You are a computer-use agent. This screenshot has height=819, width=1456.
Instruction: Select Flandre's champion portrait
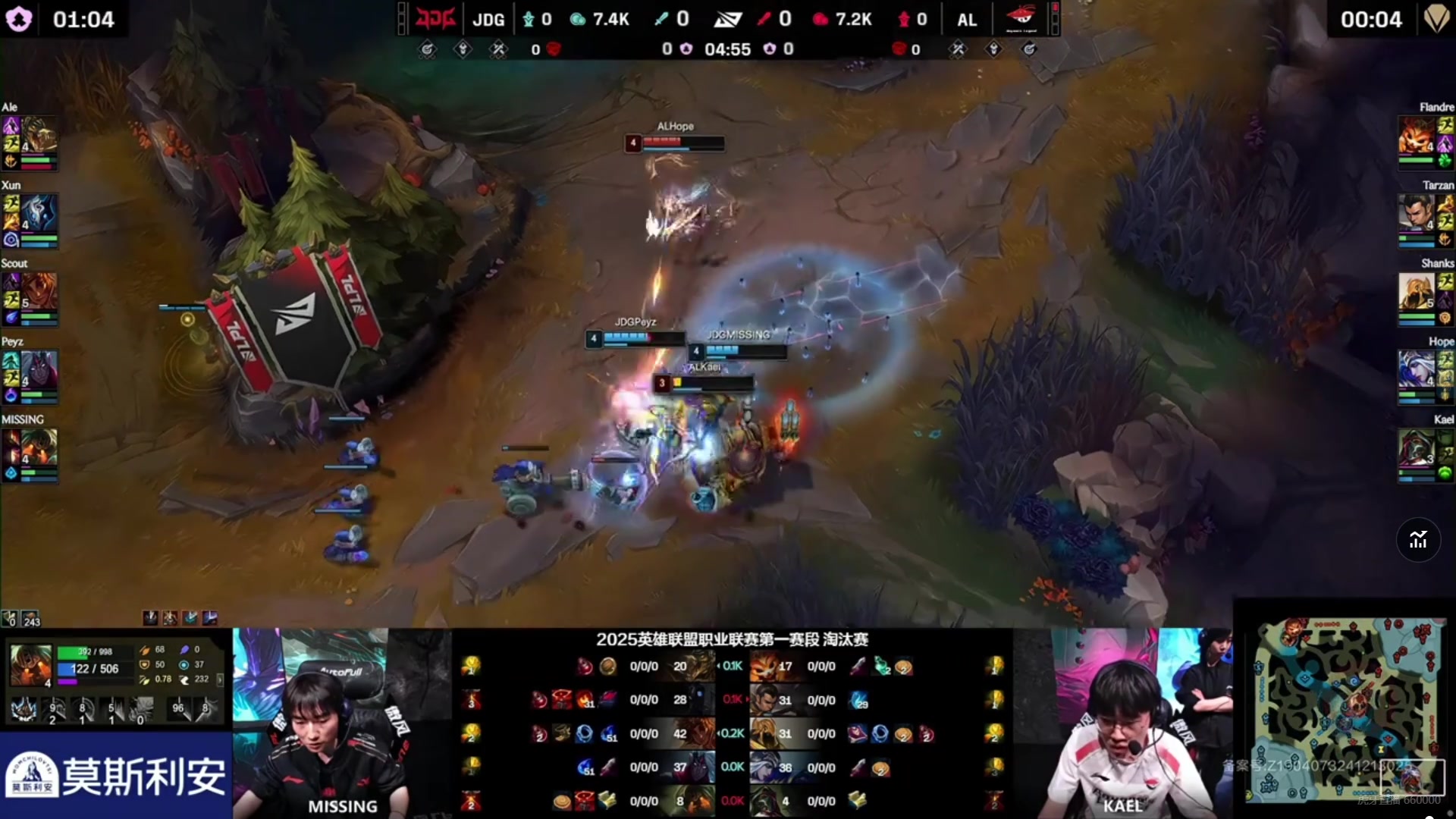pyautogui.click(x=1417, y=135)
